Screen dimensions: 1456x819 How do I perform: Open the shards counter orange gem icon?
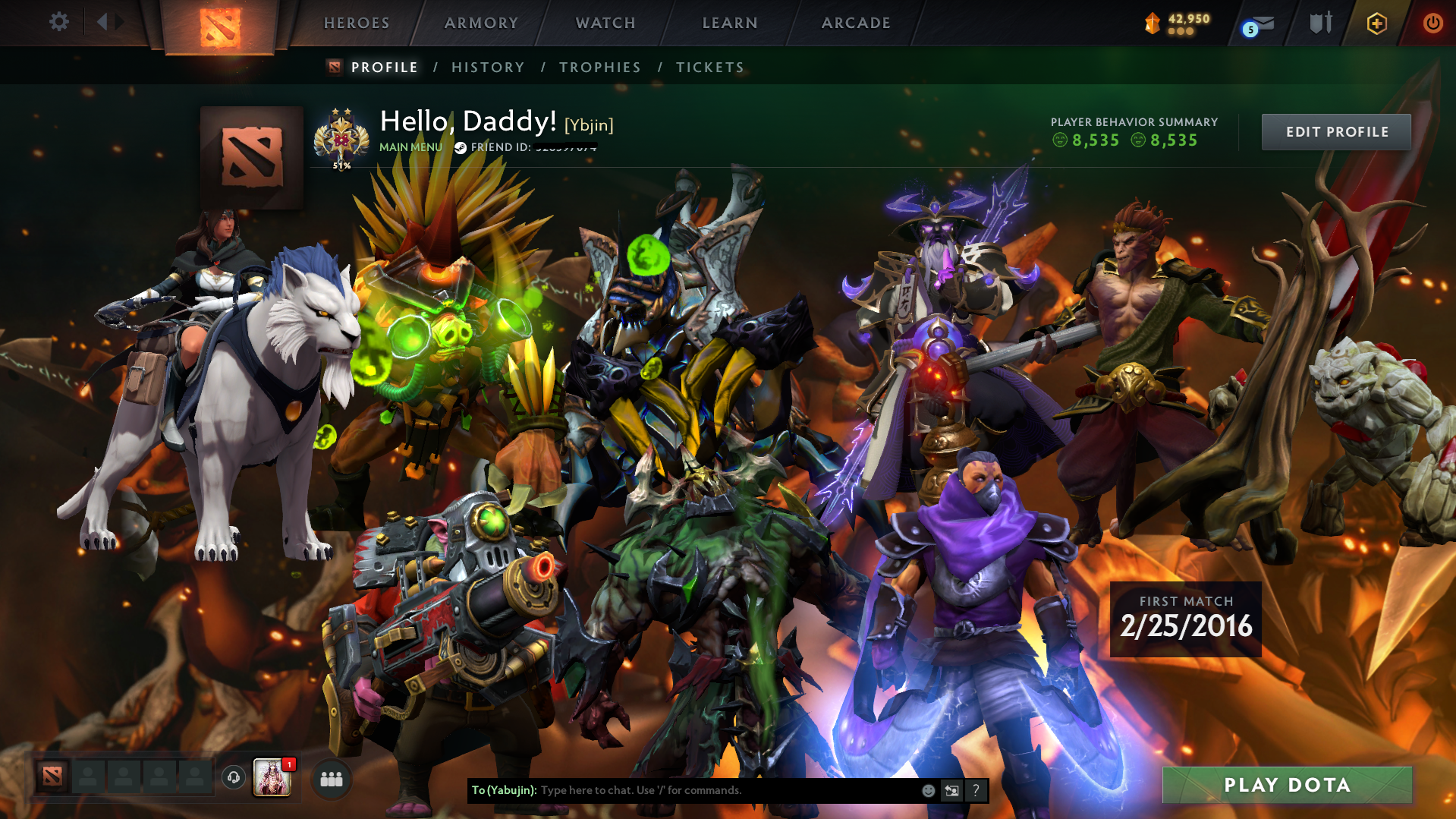[1153, 23]
